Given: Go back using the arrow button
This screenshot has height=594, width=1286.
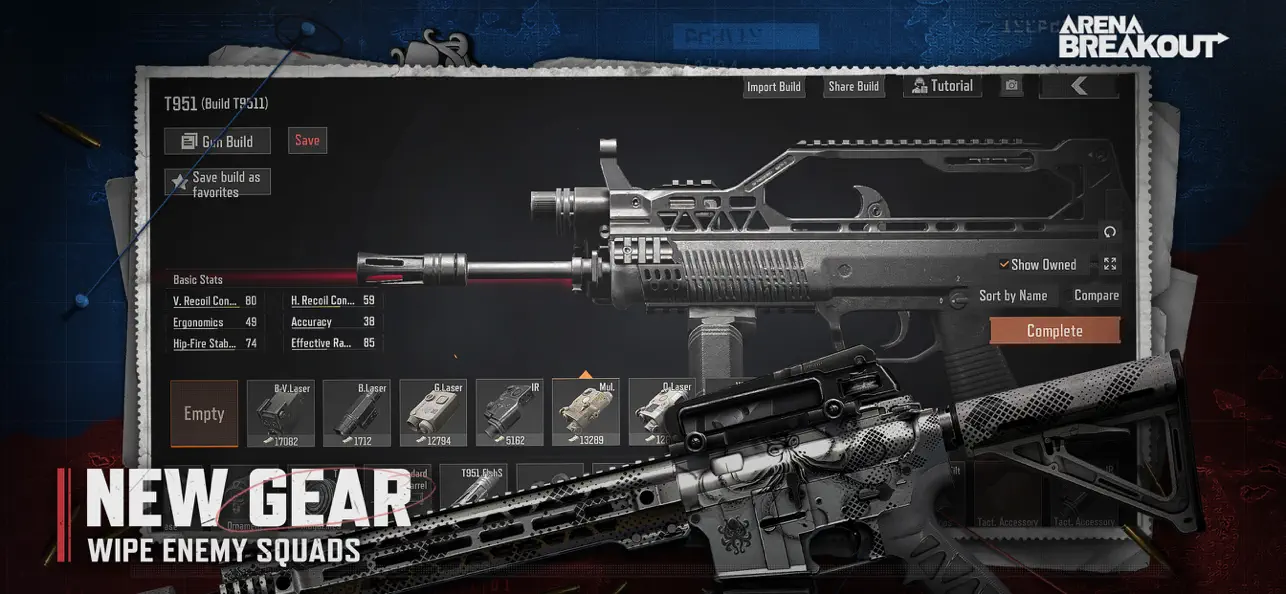Looking at the screenshot, I should [x=1078, y=86].
